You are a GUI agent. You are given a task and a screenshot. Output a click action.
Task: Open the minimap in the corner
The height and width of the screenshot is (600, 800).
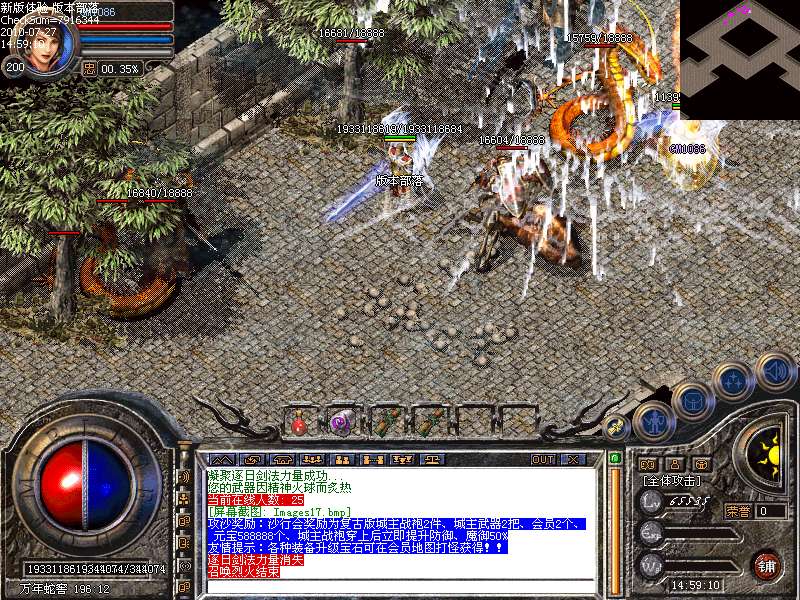(x=739, y=59)
